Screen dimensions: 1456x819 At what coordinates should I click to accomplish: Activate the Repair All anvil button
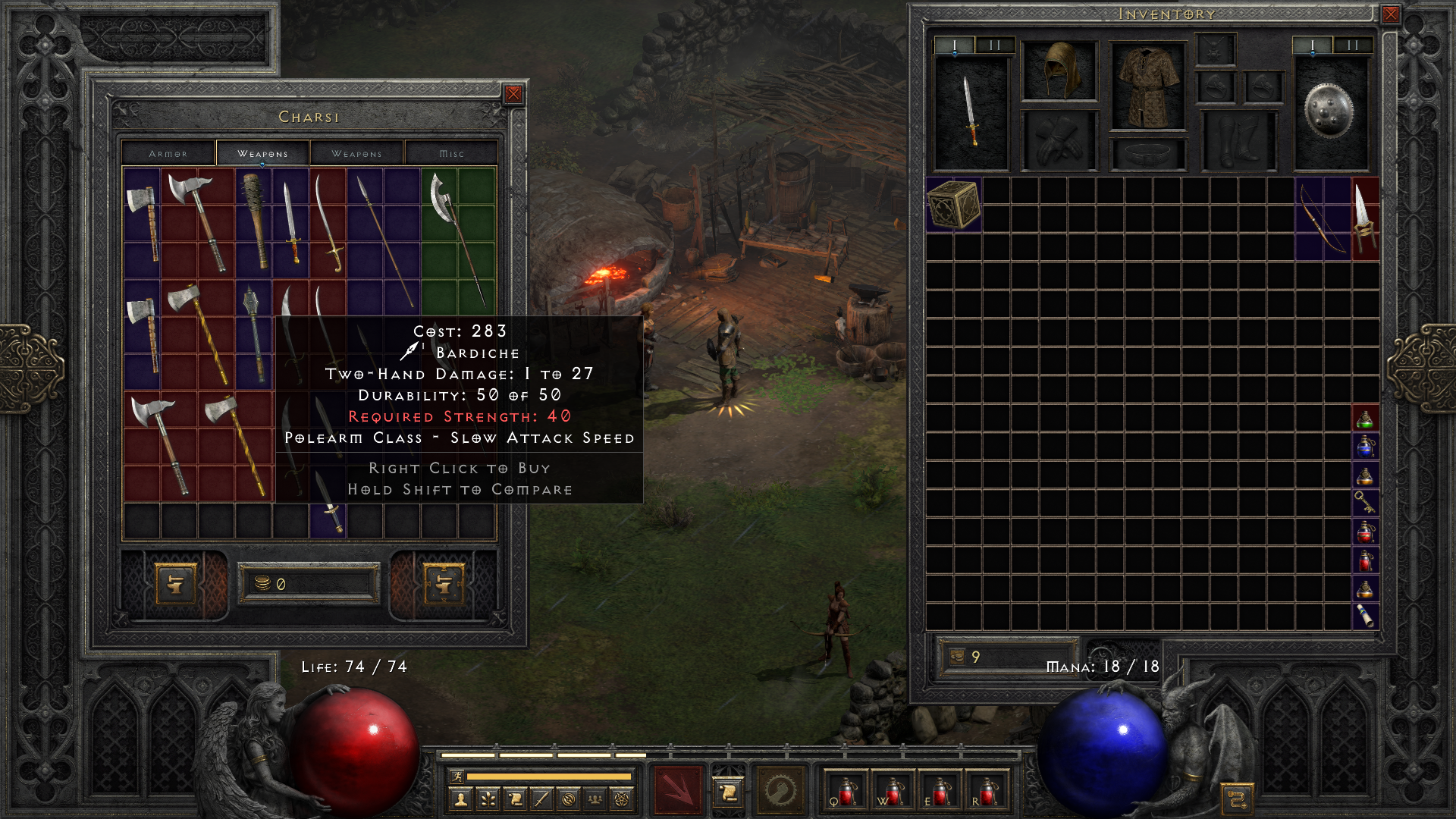click(443, 584)
